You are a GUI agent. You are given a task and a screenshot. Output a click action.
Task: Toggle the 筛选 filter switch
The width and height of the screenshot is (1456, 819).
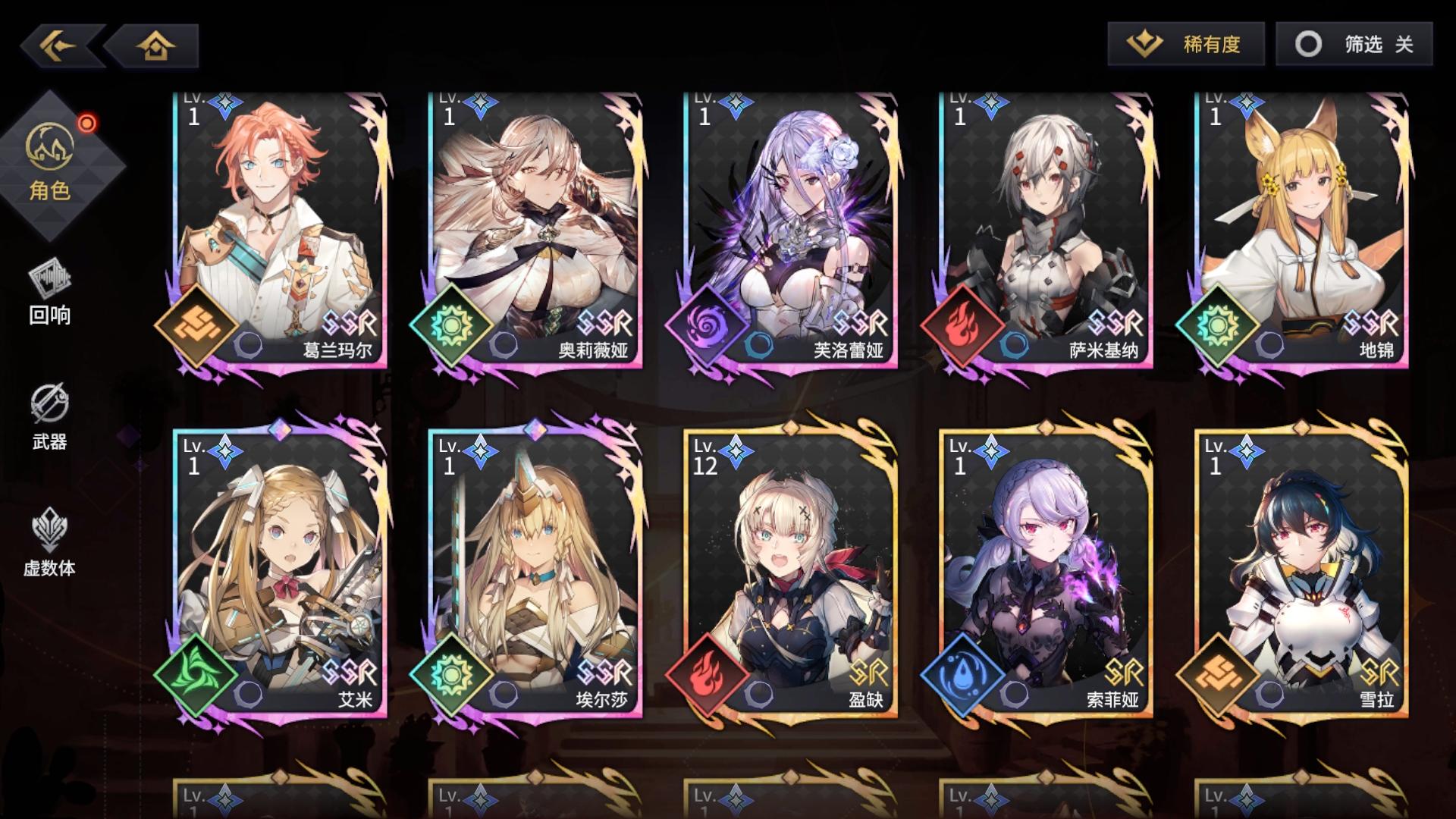(1355, 45)
